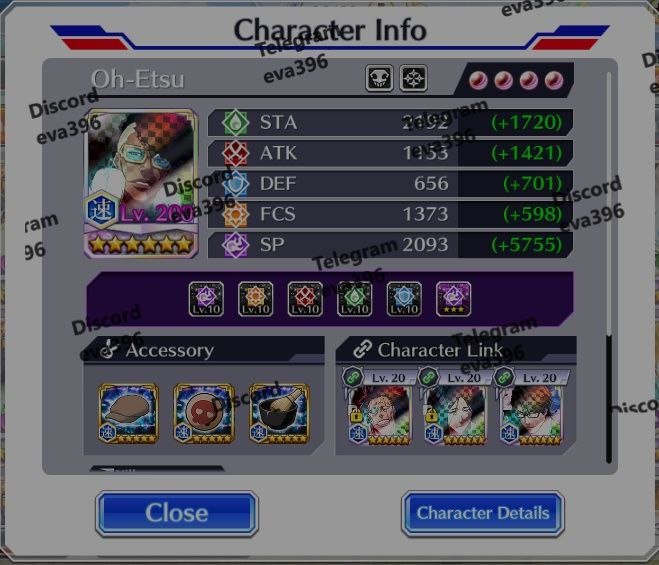
Task: Tap the three-star purple slot icon
Action: 454,298
